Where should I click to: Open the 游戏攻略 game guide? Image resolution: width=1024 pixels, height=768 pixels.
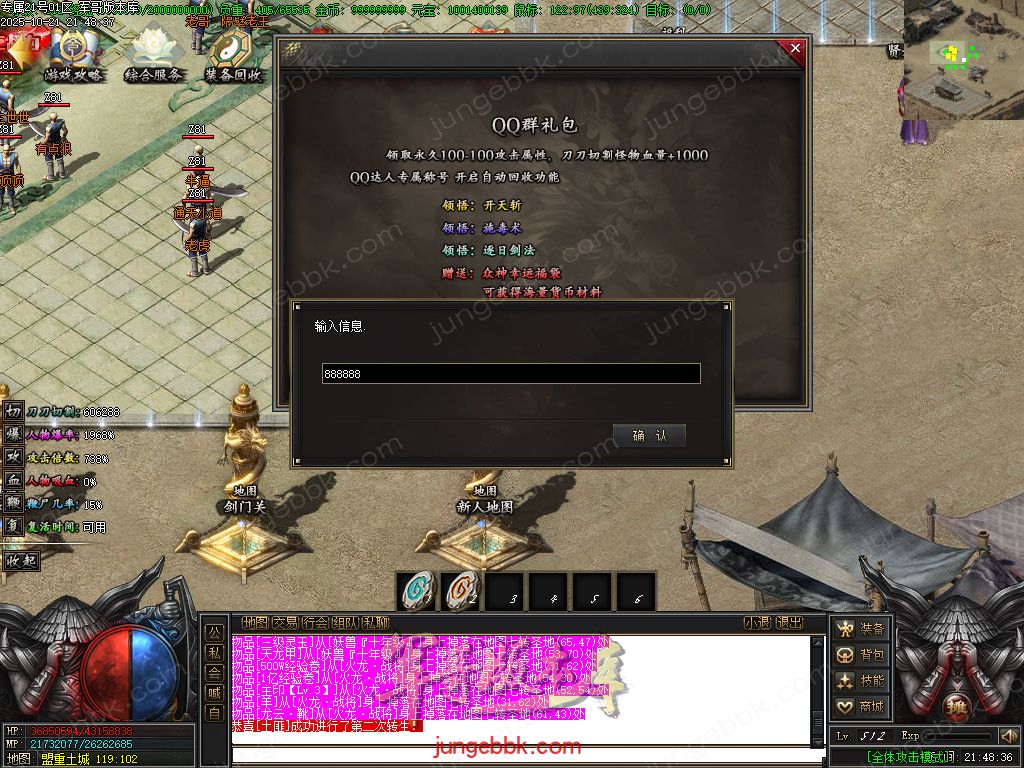tap(72, 58)
